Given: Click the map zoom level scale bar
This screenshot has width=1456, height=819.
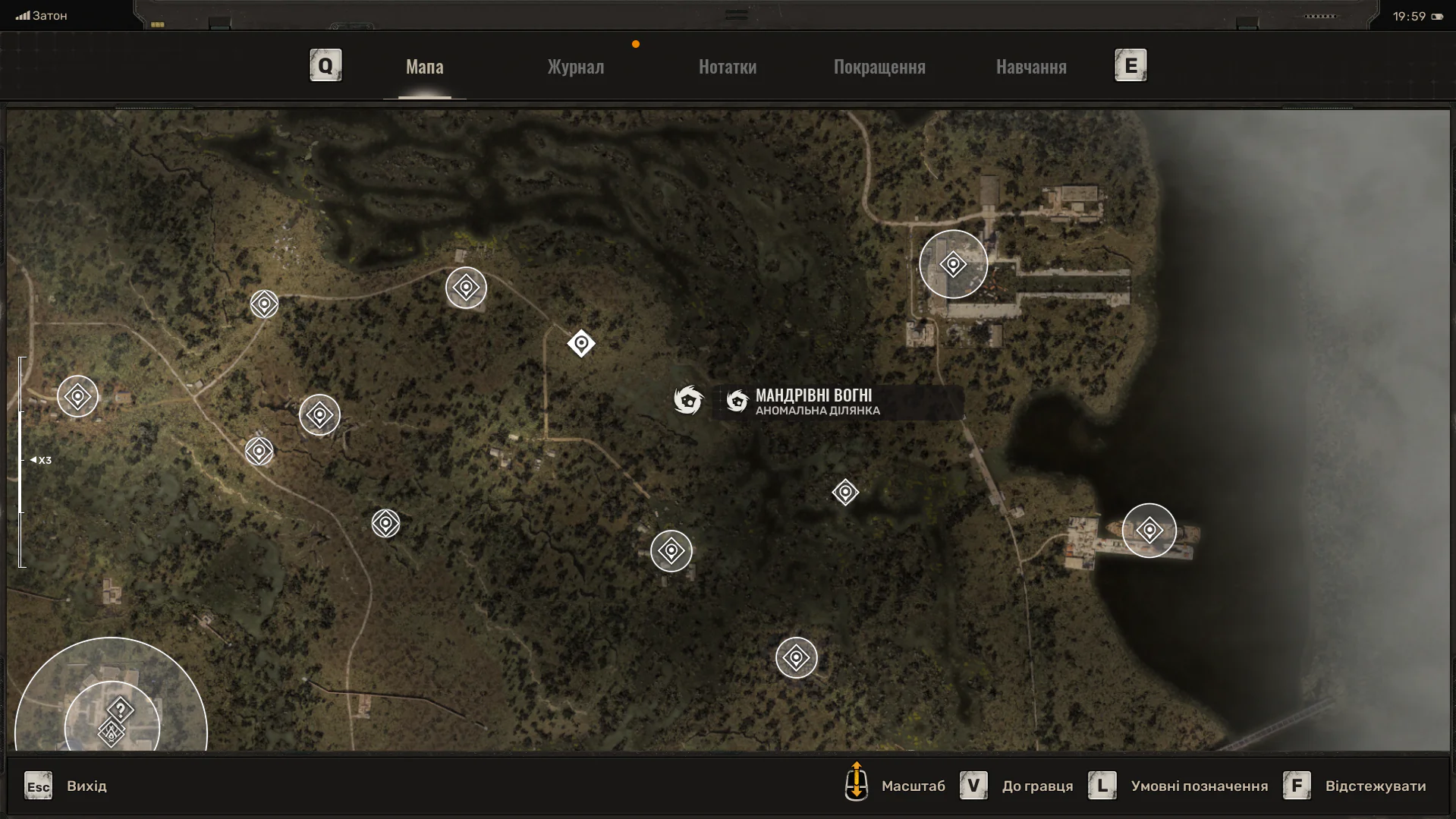Looking at the screenshot, I should point(22,461).
